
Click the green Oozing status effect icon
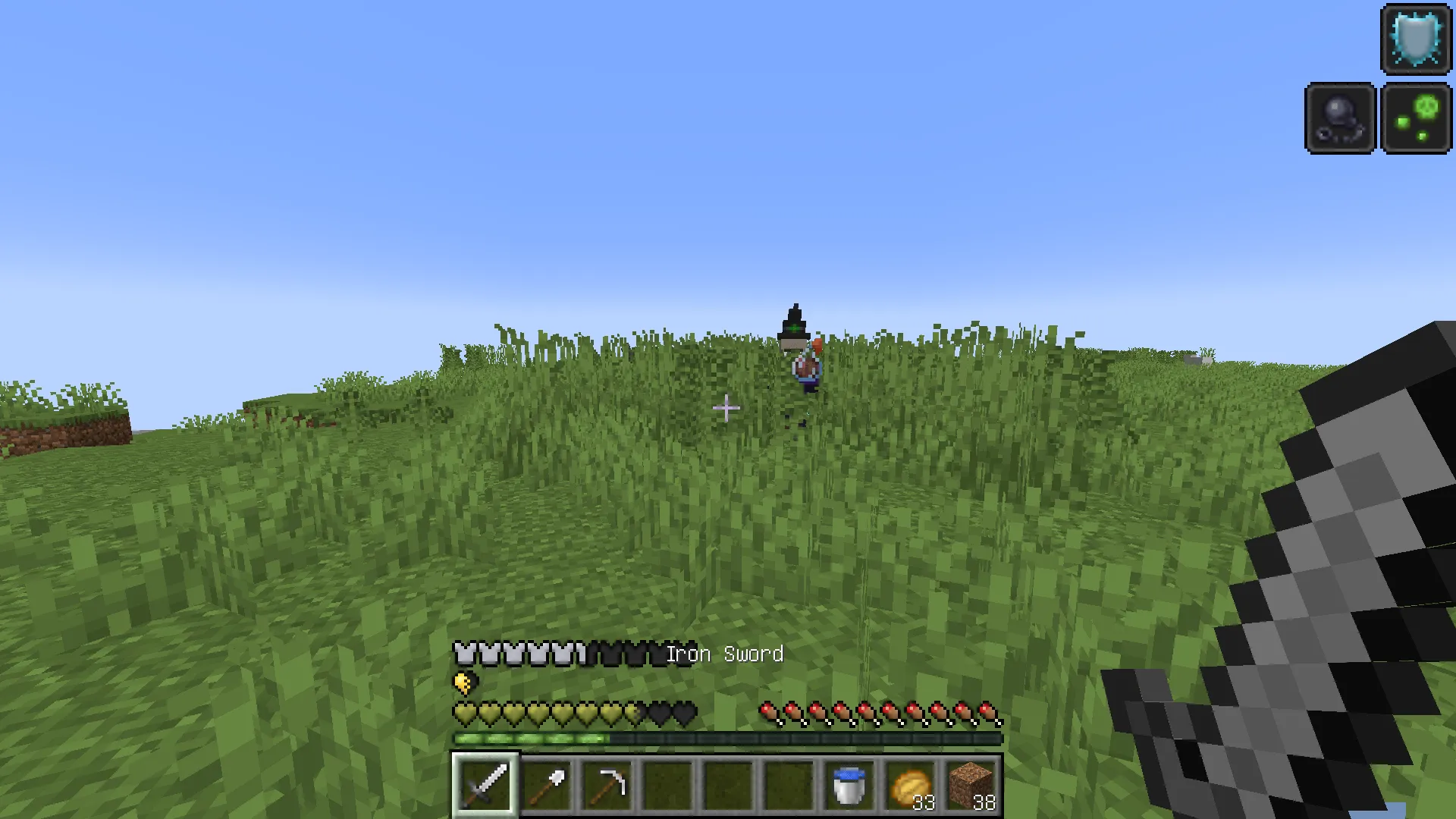click(1417, 118)
